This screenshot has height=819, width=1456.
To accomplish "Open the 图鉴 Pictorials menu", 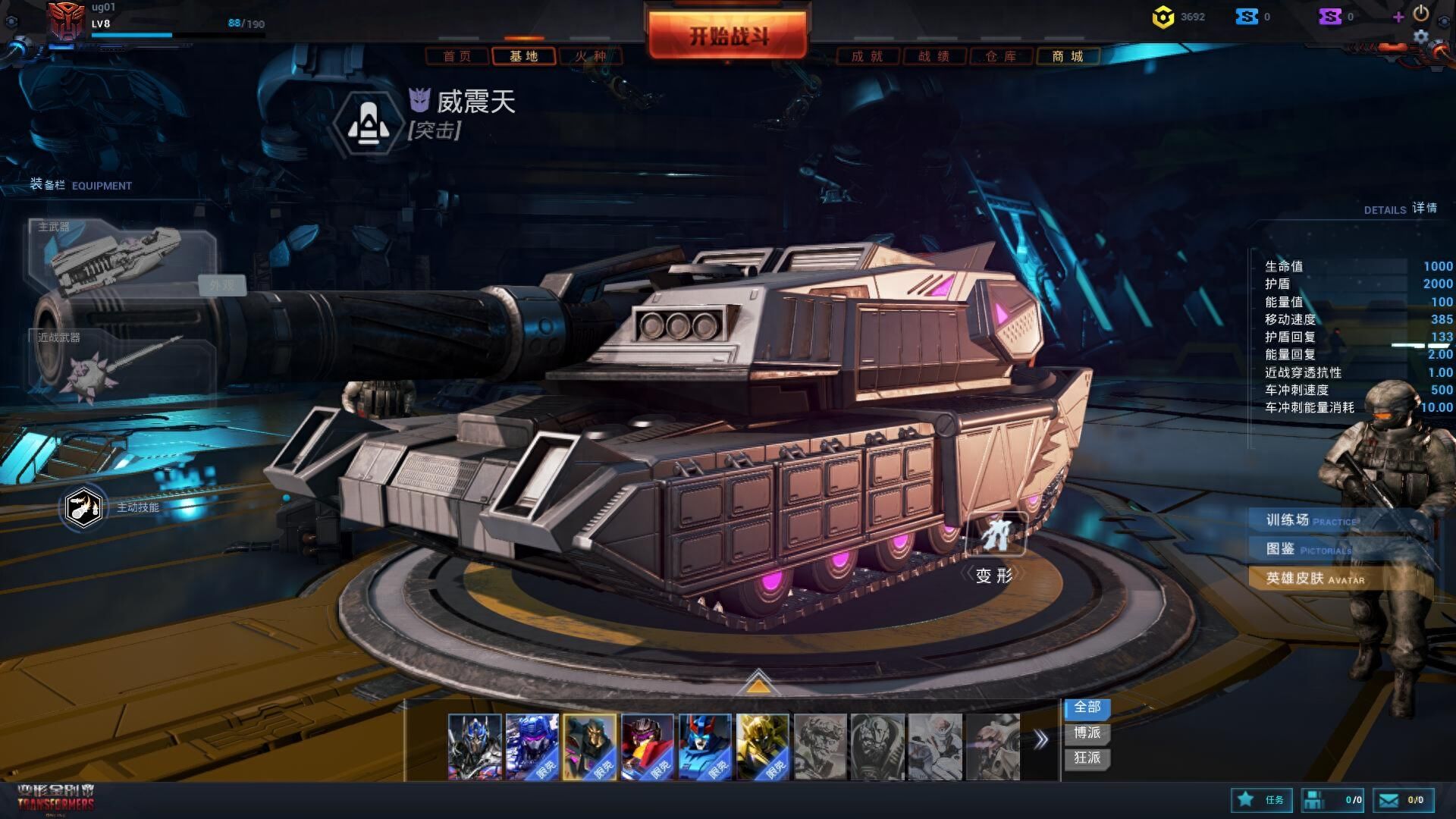I will (x=1310, y=549).
